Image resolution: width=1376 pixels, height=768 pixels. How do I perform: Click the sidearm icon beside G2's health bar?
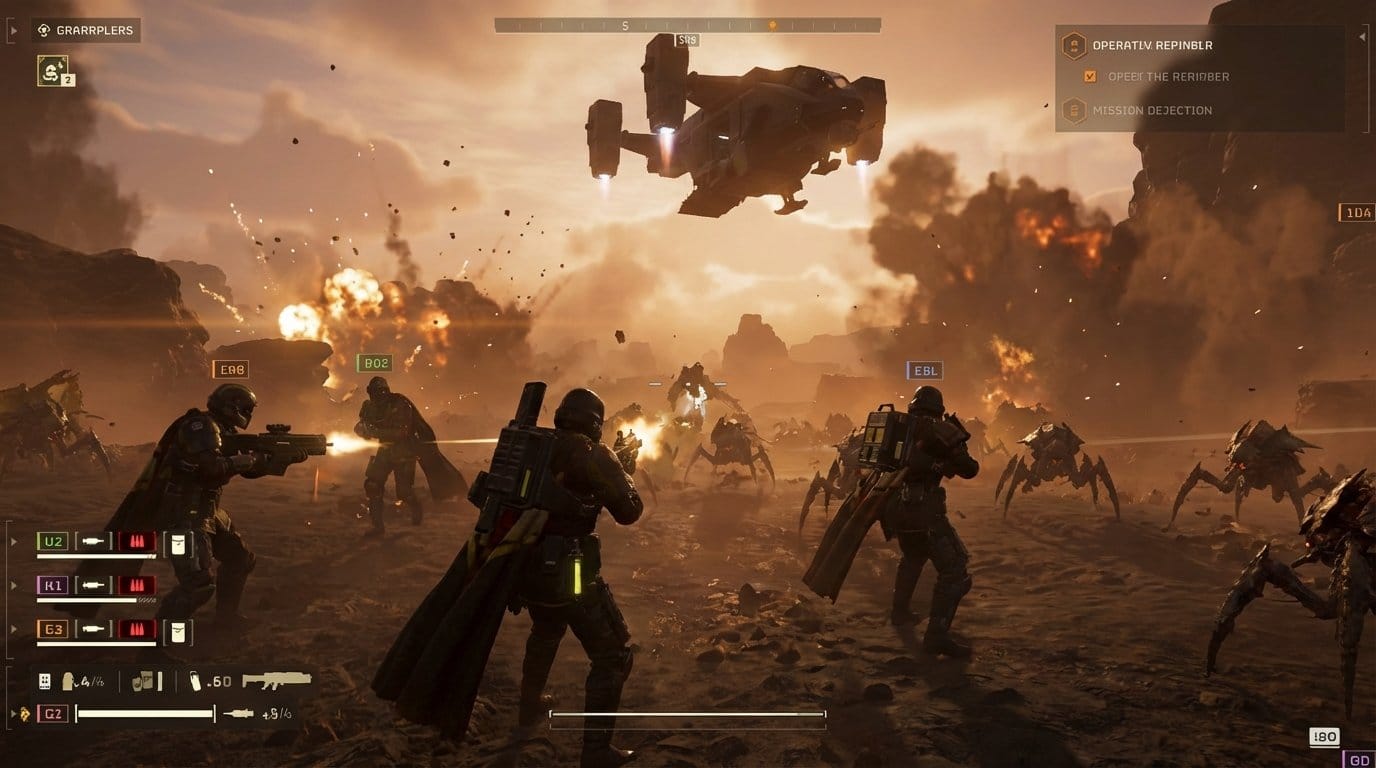pos(236,714)
